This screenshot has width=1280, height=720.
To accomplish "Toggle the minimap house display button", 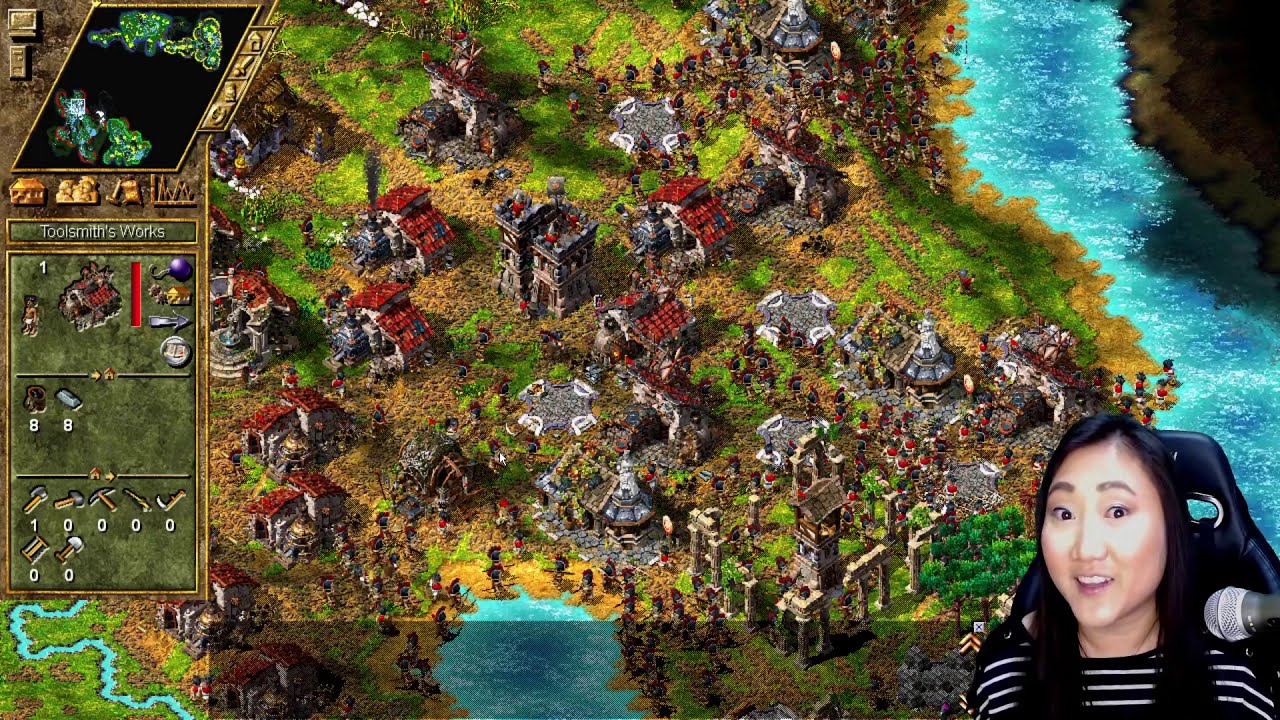I will coord(255,43).
